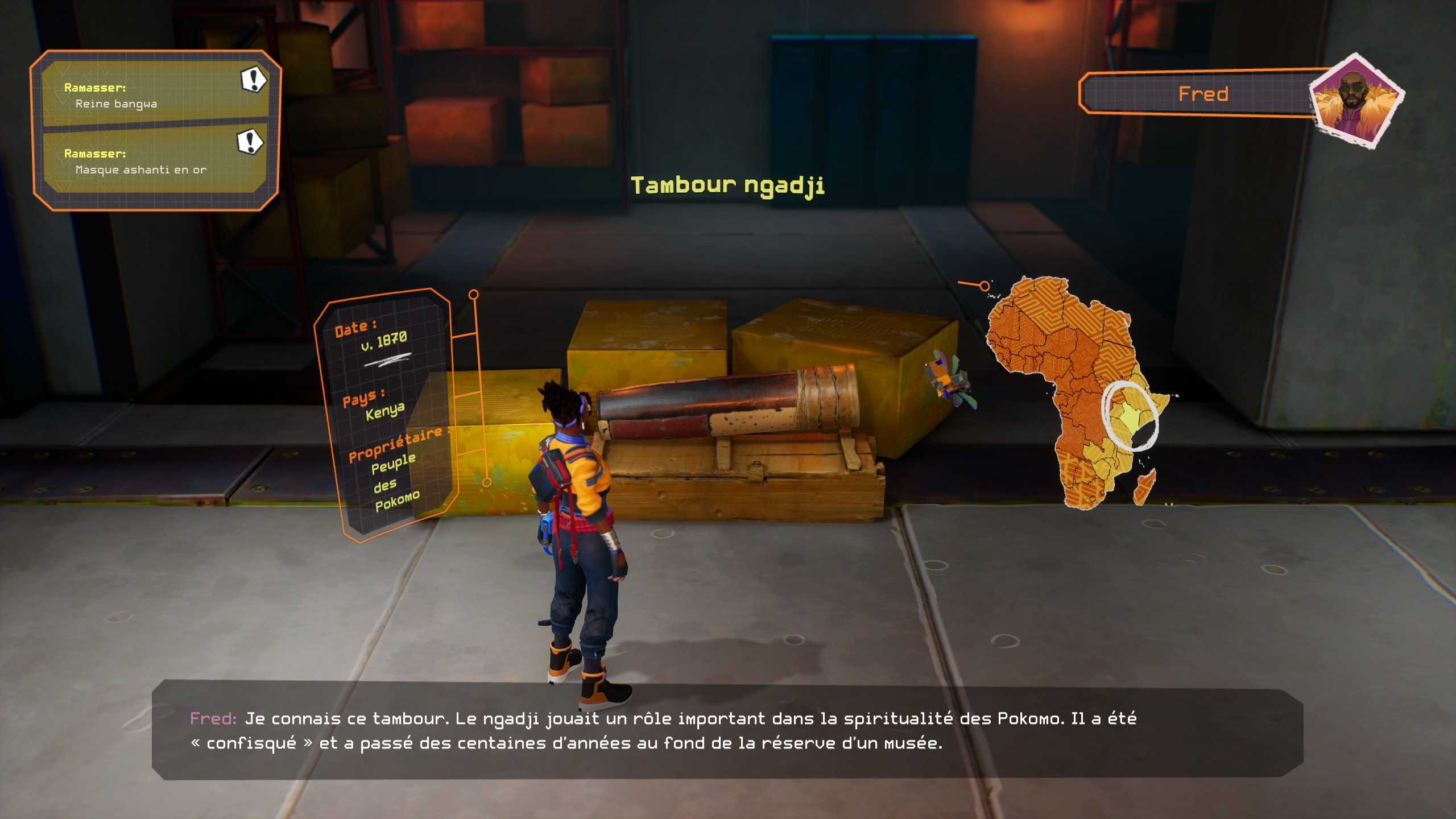Click the Fred character portrait

tap(1356, 102)
